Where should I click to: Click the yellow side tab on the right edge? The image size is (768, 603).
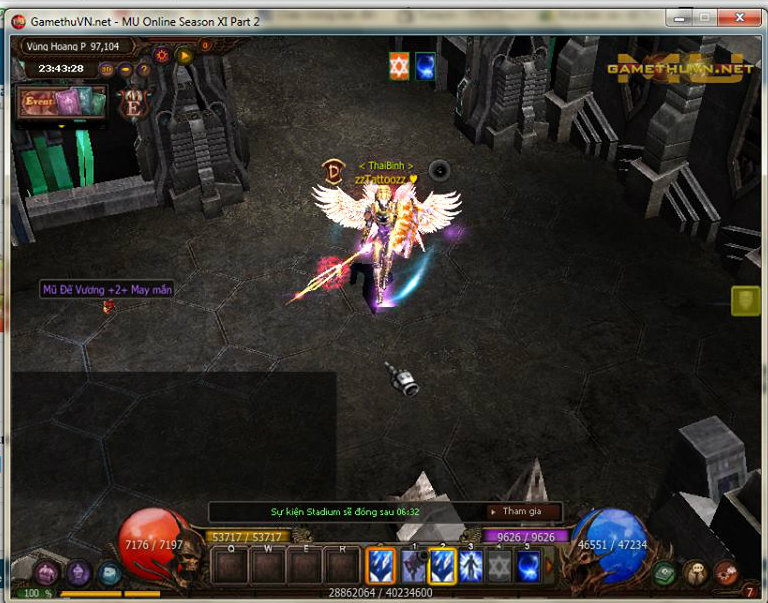(745, 301)
